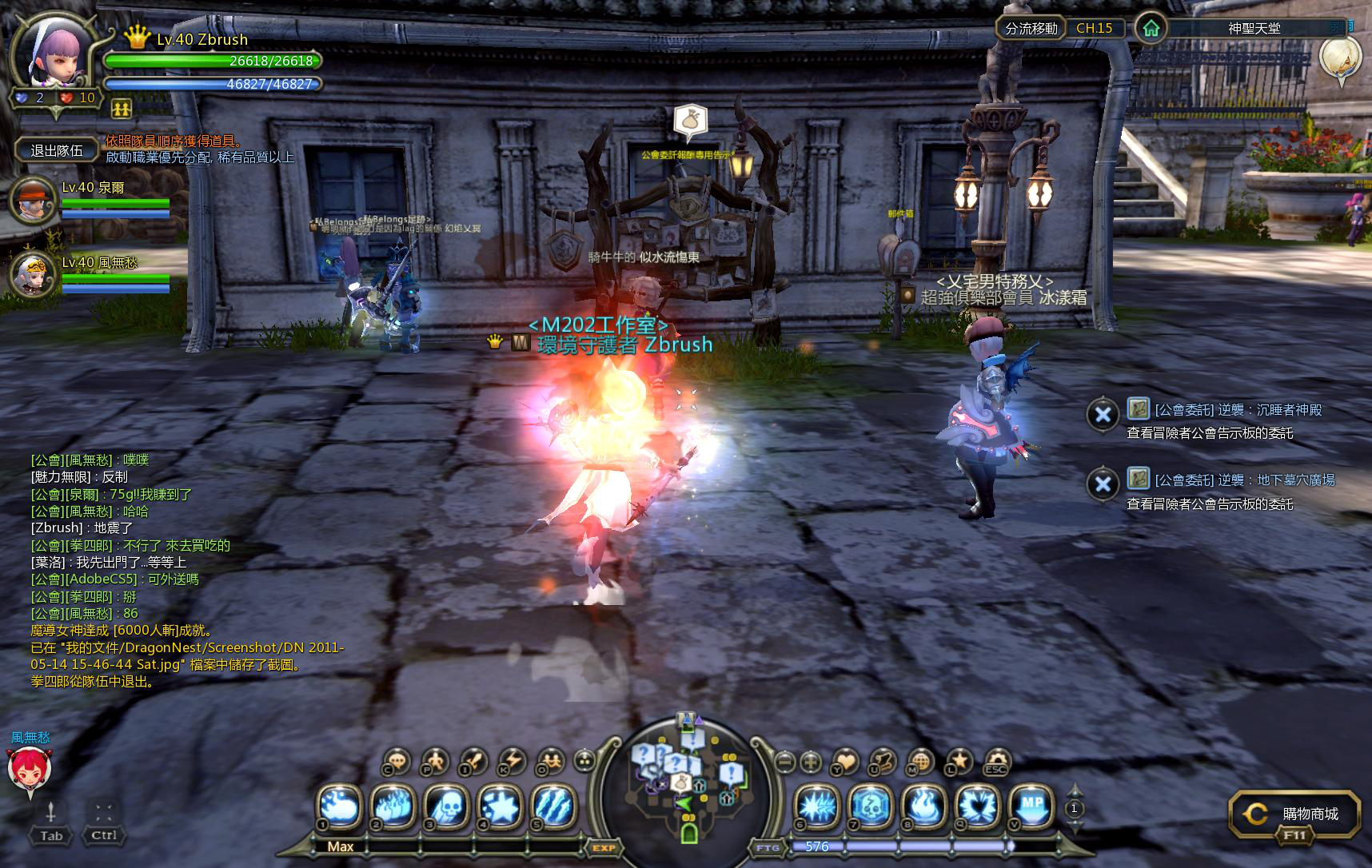Image resolution: width=1372 pixels, height=868 pixels.
Task: Activate the skull skill in slot 3
Action: click(x=447, y=806)
